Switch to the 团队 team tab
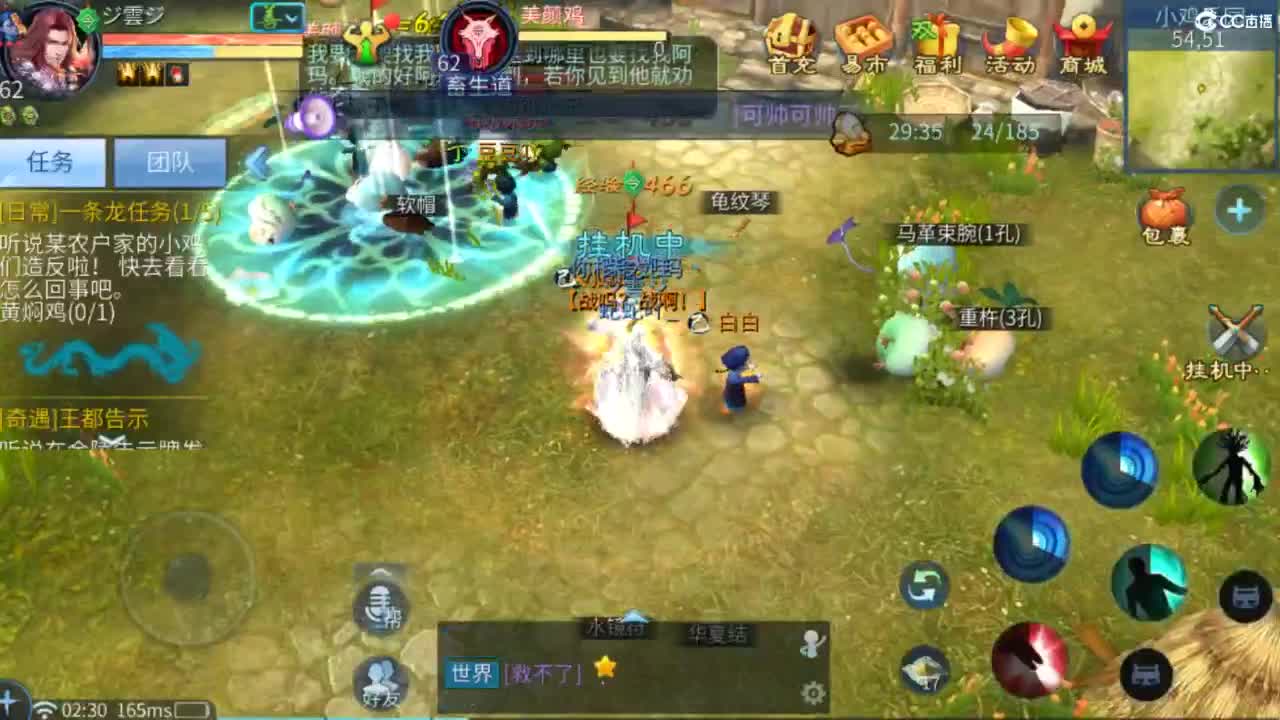Screen dimensions: 1280x720 coord(170,163)
